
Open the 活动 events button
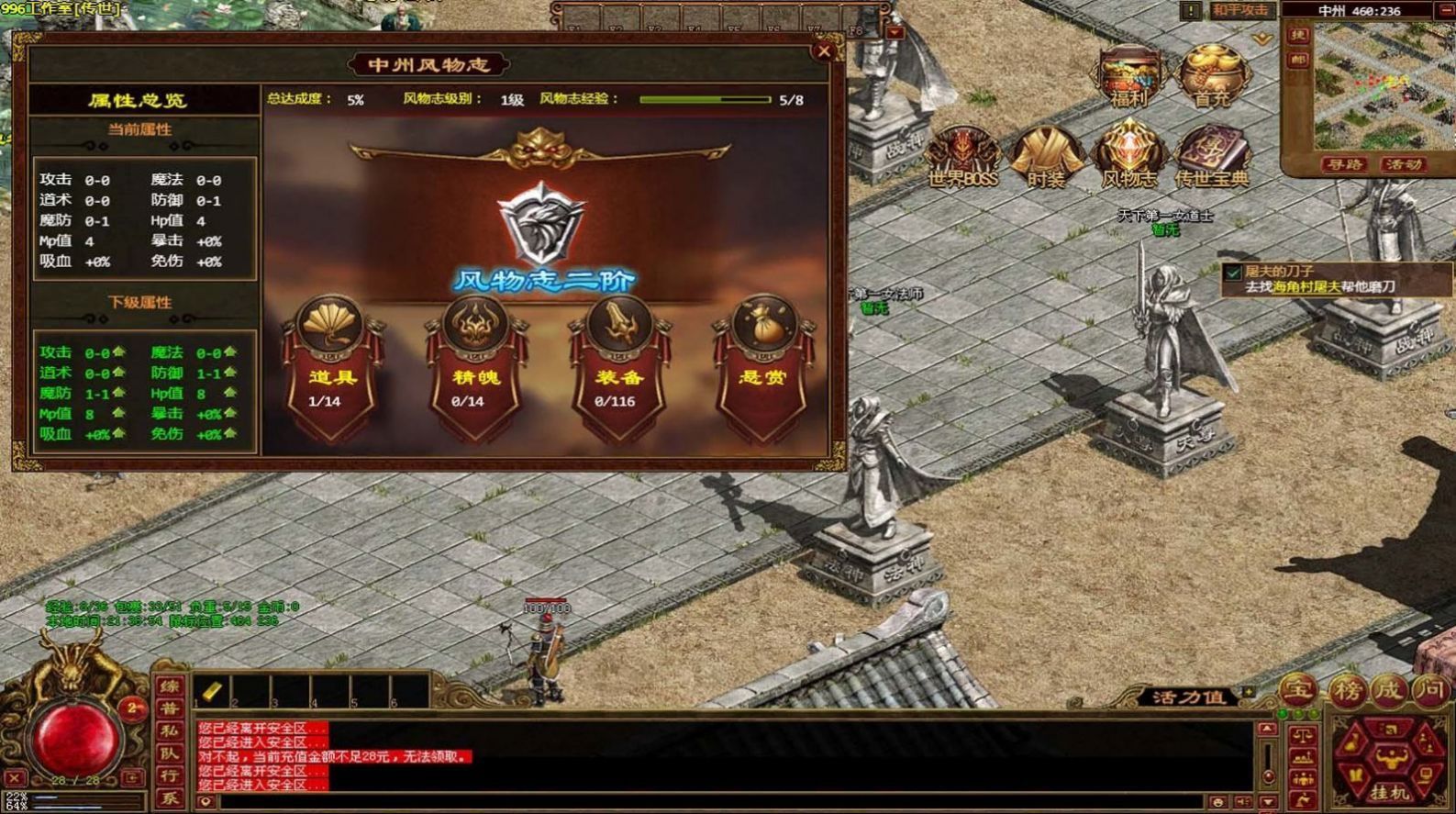pyautogui.click(x=1403, y=165)
